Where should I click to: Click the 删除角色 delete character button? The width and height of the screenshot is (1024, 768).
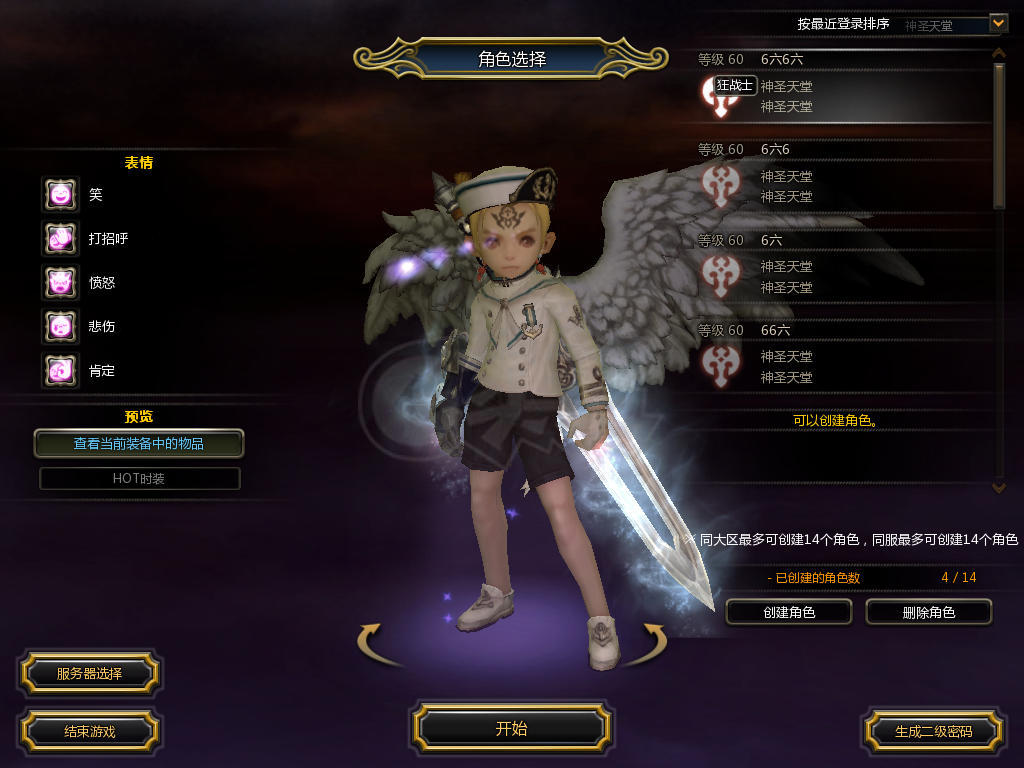928,612
